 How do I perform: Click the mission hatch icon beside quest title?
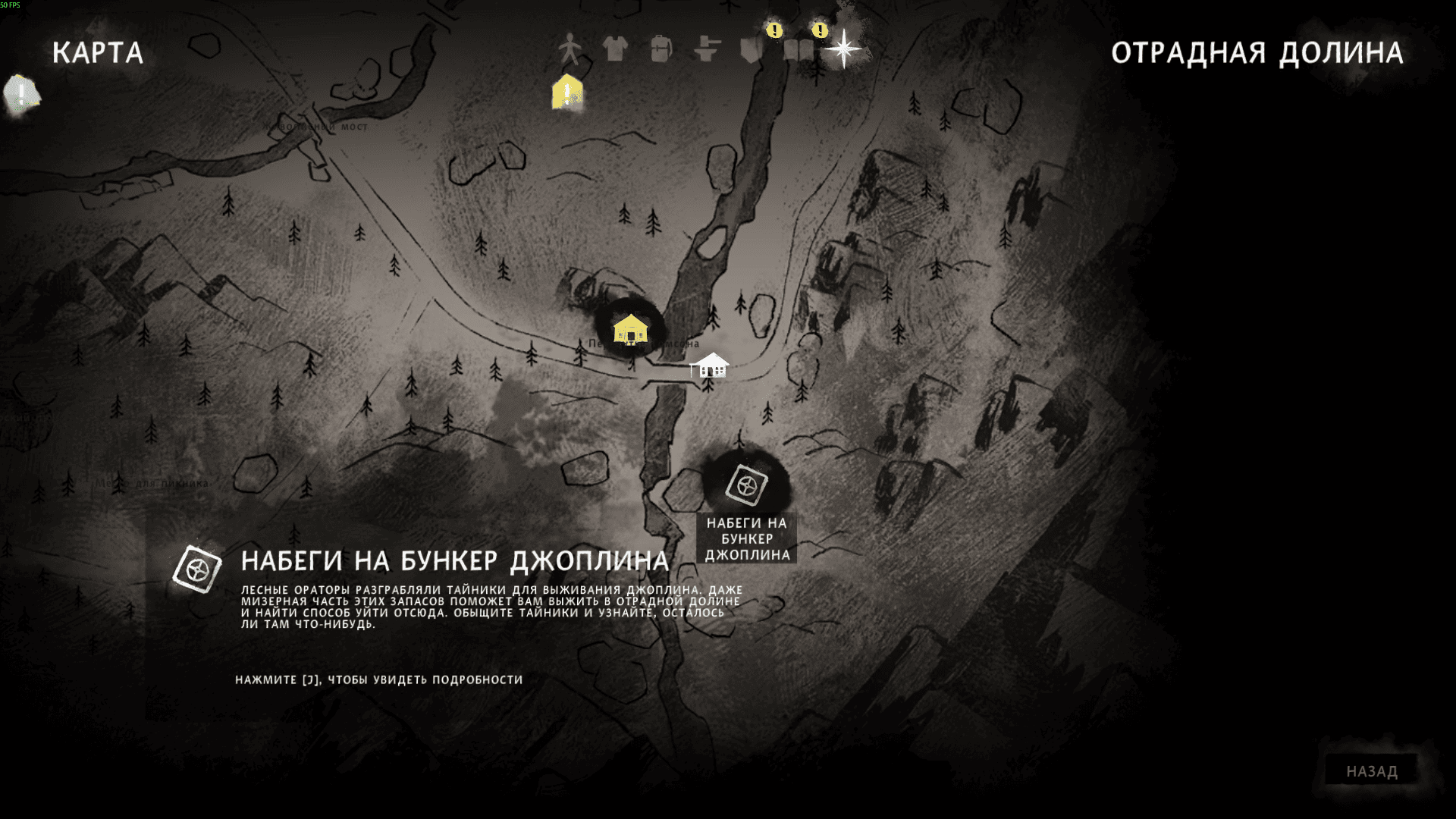coord(197,569)
